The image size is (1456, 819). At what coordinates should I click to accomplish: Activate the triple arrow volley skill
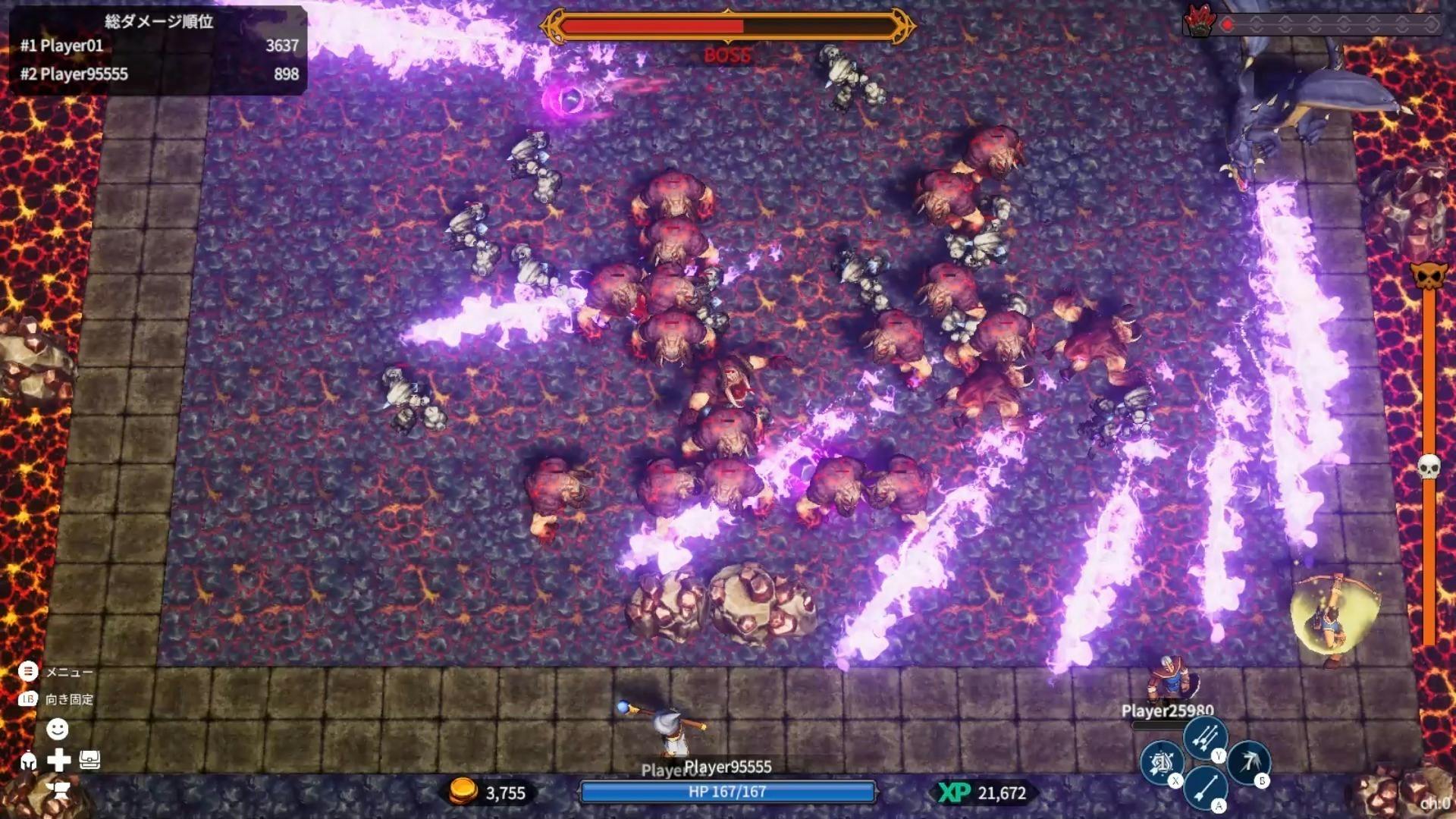tap(1204, 736)
